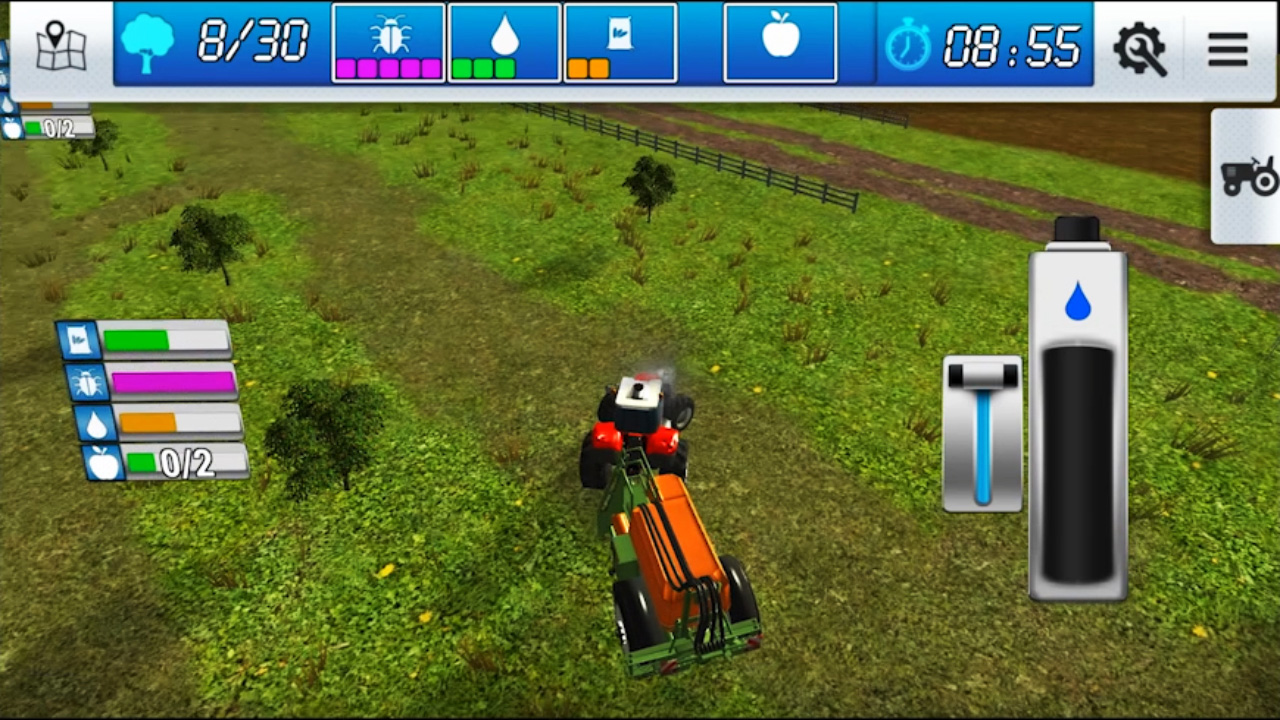Open the settings wrench menu
This screenshot has height=720, width=1280.
1140,50
